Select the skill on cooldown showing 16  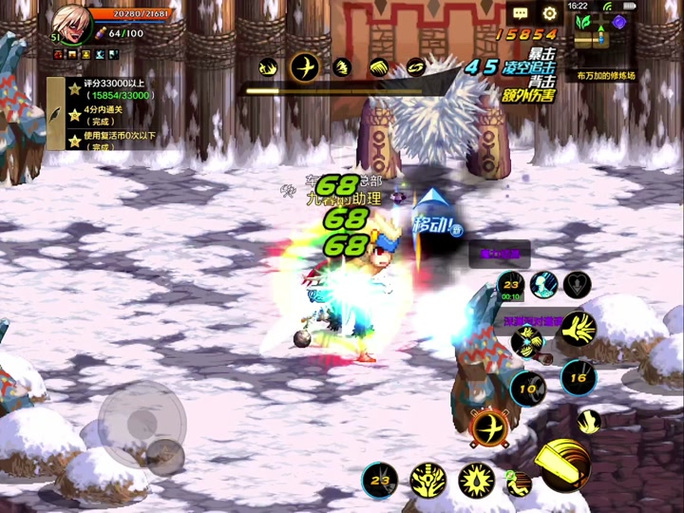pos(577,377)
